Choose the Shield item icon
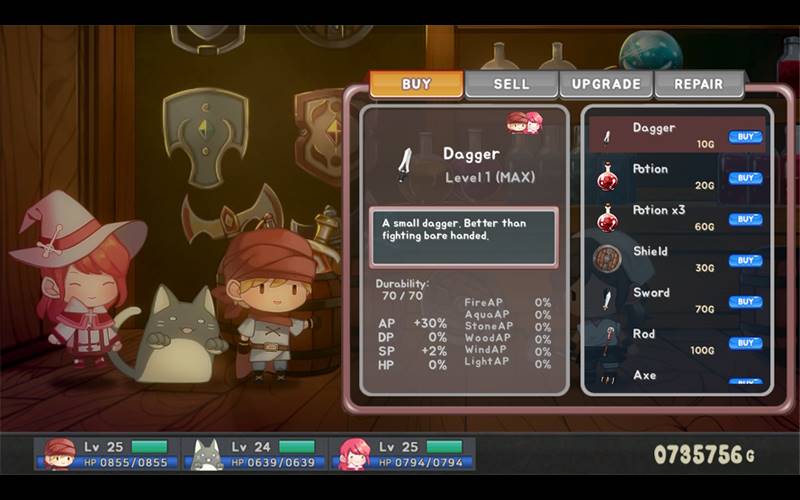The width and height of the screenshot is (800, 500). coord(607,259)
